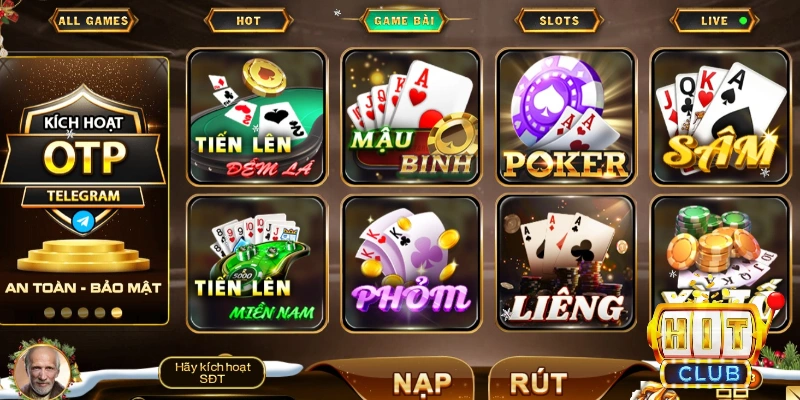This screenshot has height=400, width=800.
Task: Open the Hot games tab
Action: [248, 20]
